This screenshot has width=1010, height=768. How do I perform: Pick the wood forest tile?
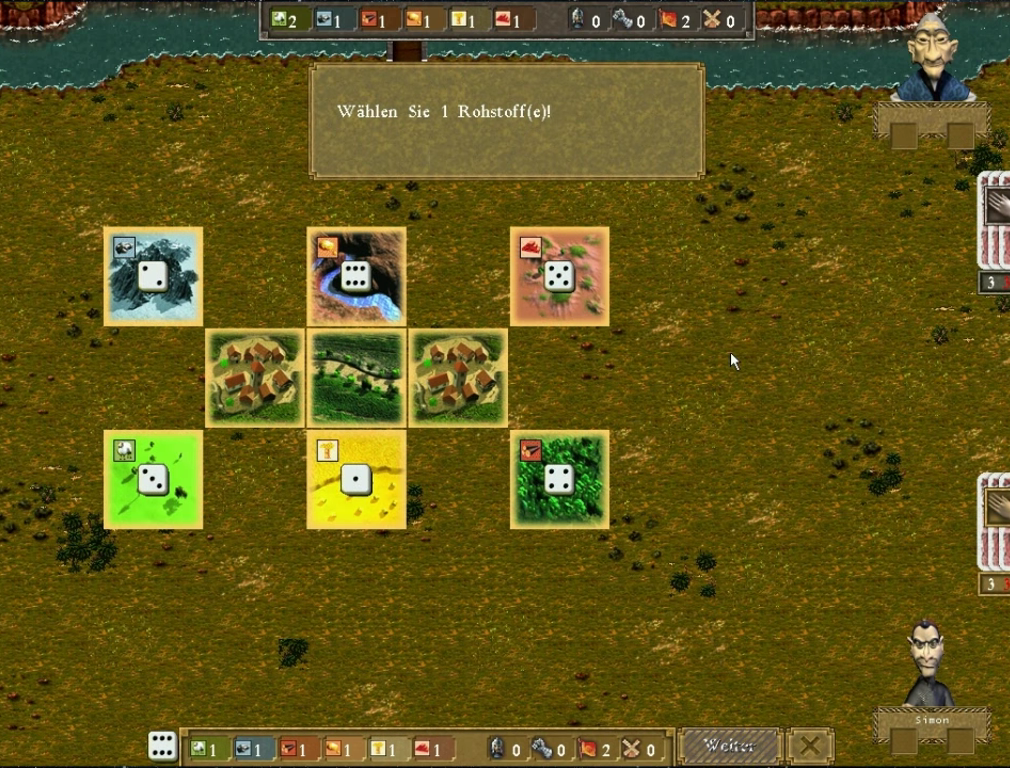coord(559,479)
